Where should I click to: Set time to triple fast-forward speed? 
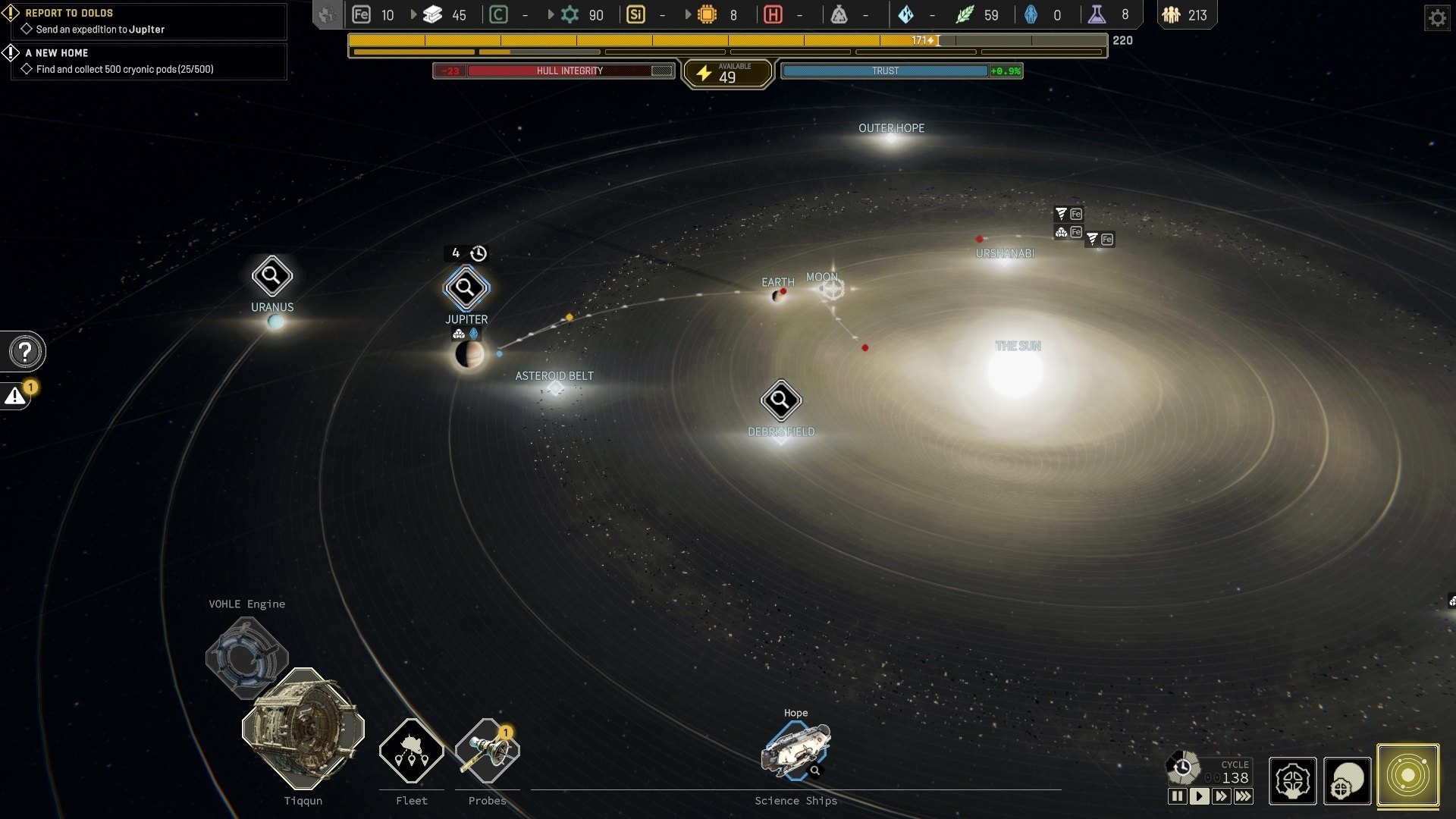click(1244, 796)
